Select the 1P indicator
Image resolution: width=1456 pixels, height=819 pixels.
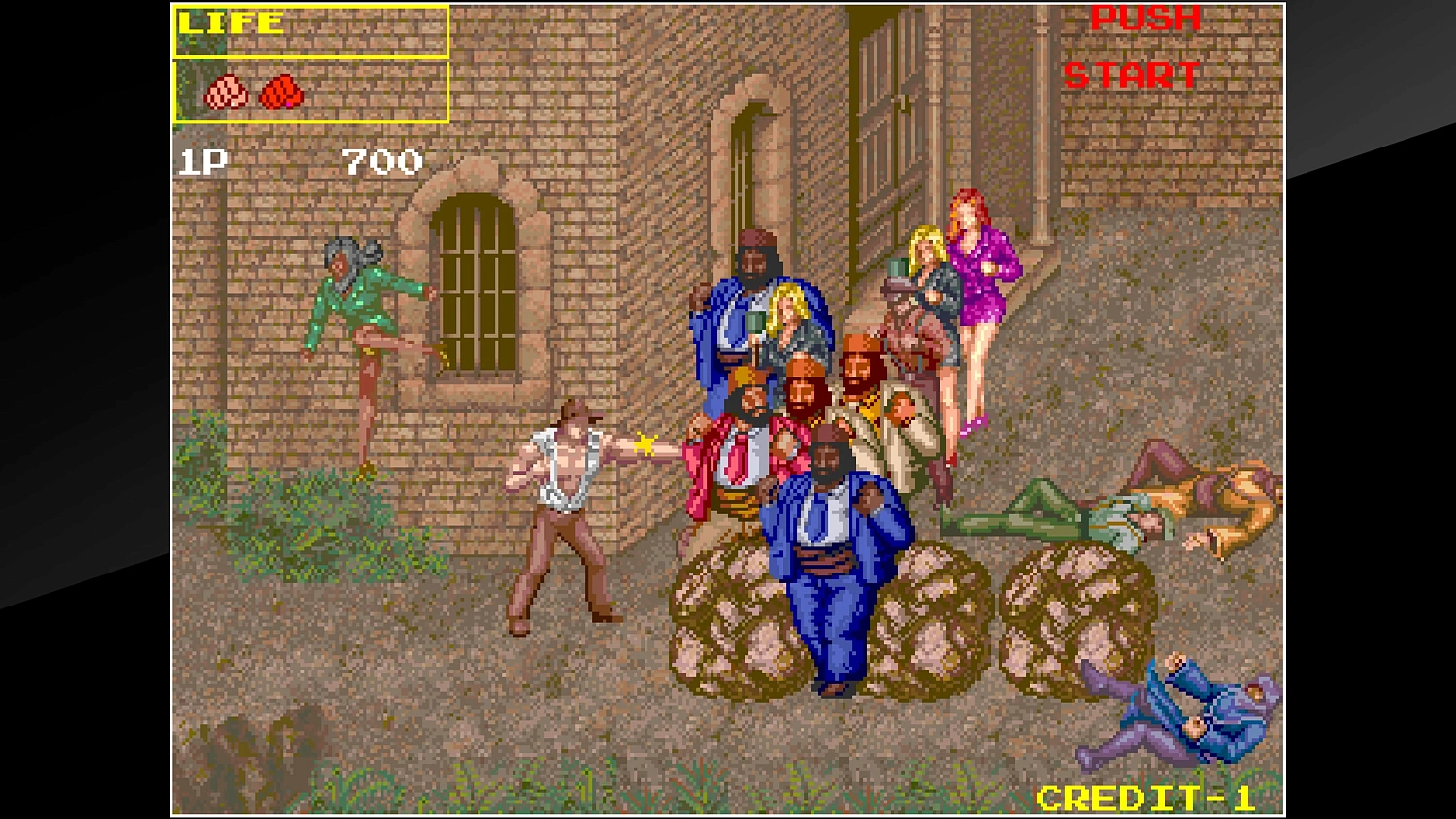[x=201, y=161]
